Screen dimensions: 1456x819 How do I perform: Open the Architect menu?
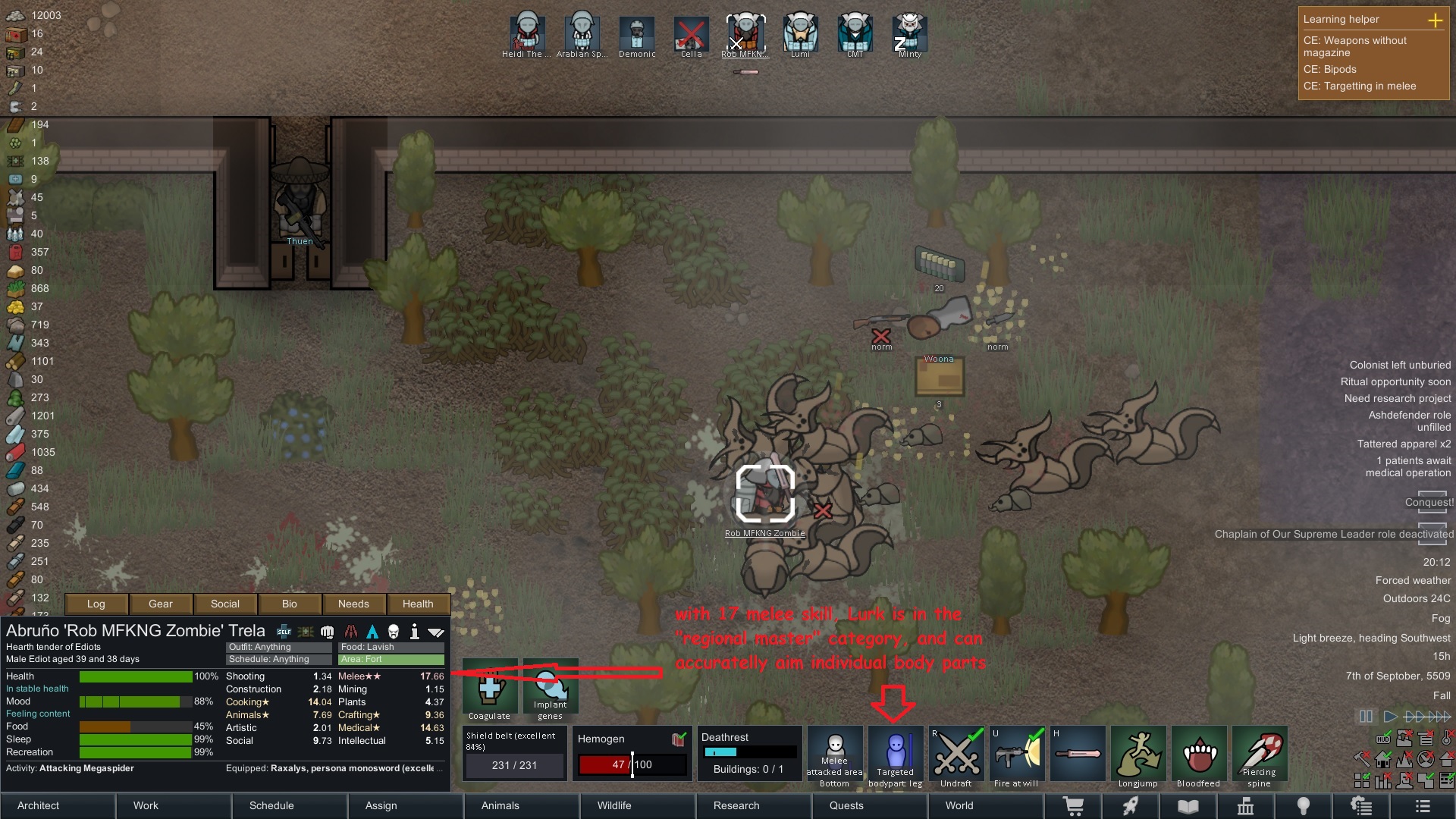click(x=58, y=805)
